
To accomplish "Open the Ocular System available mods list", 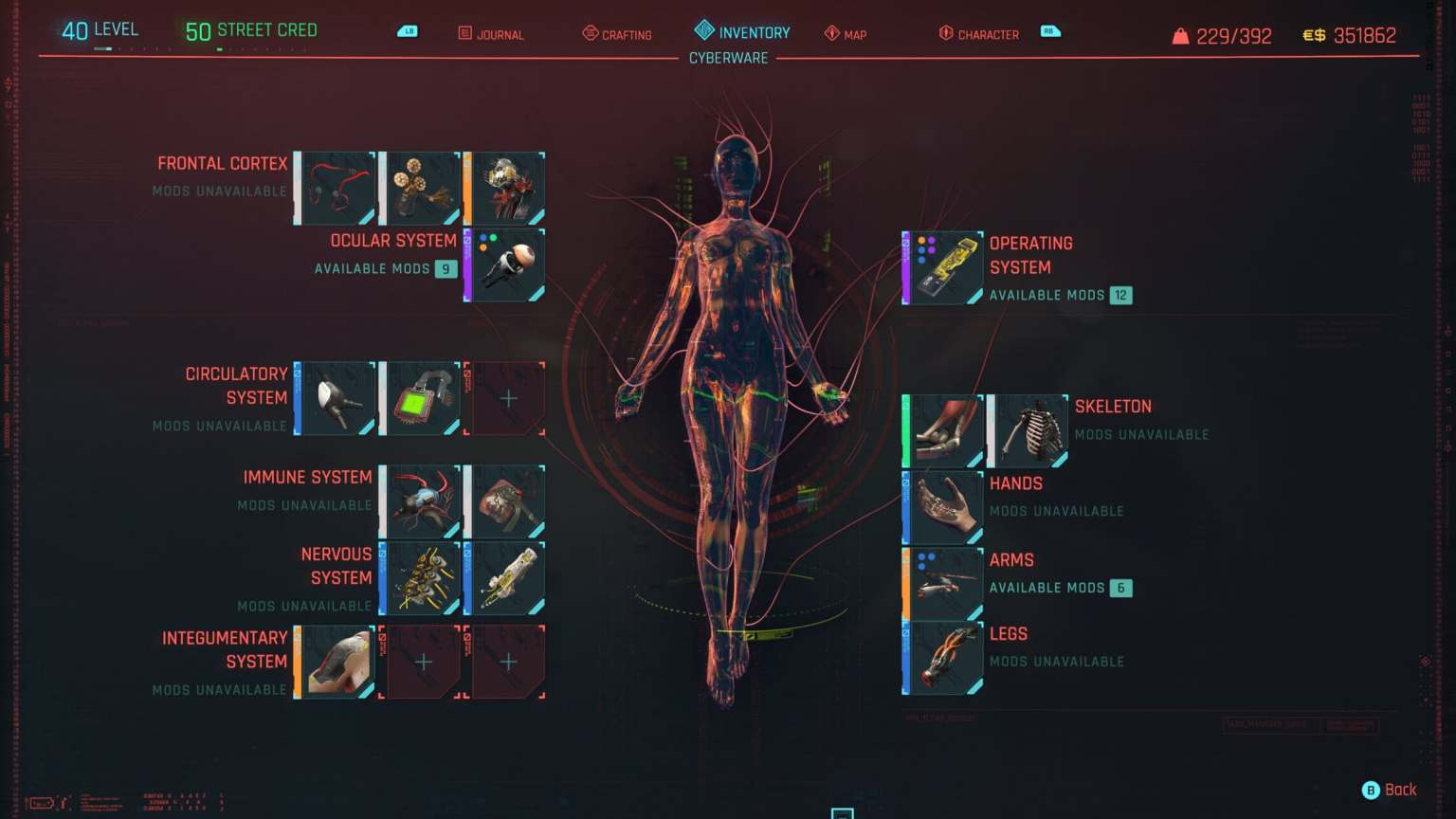I will (446, 268).
